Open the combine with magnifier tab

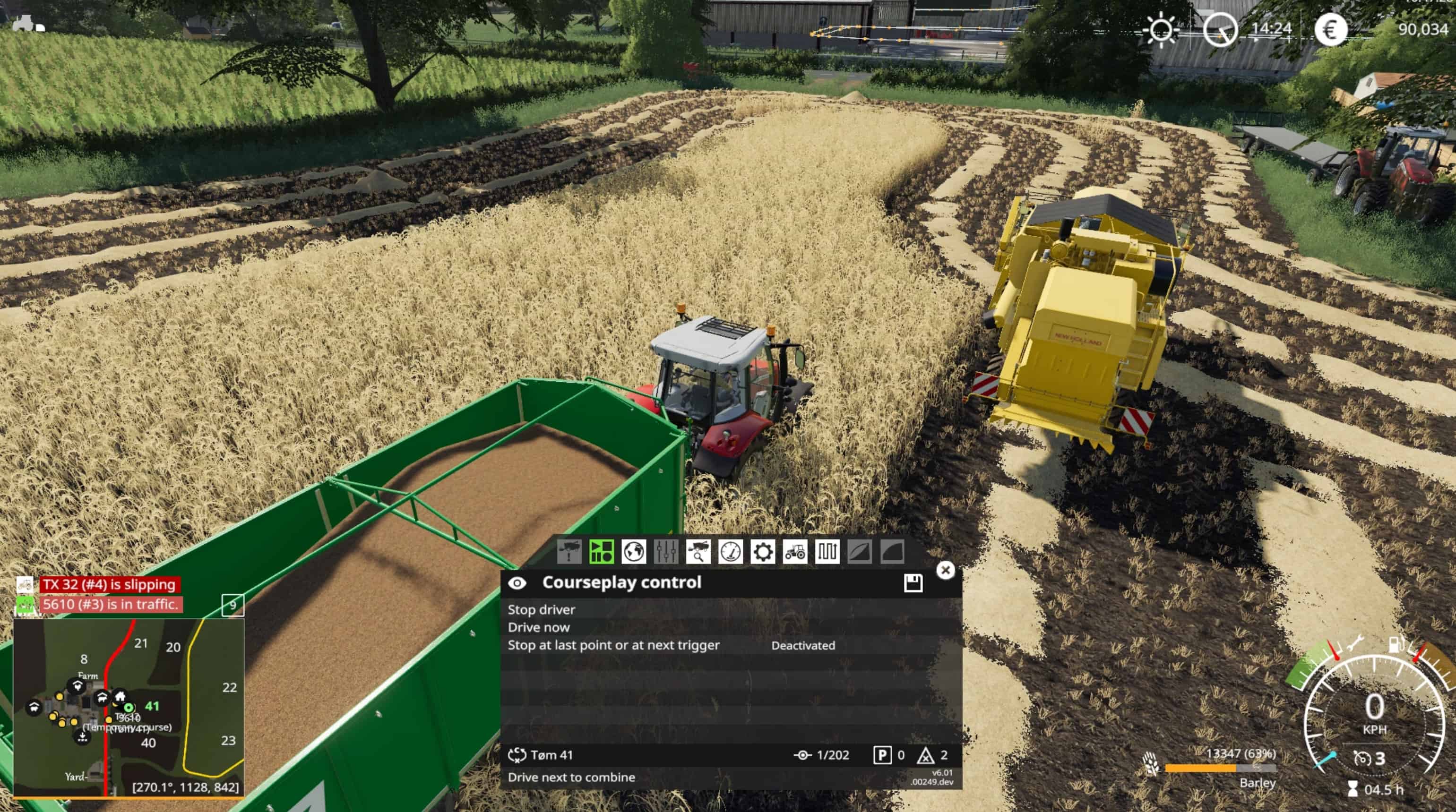(698, 552)
